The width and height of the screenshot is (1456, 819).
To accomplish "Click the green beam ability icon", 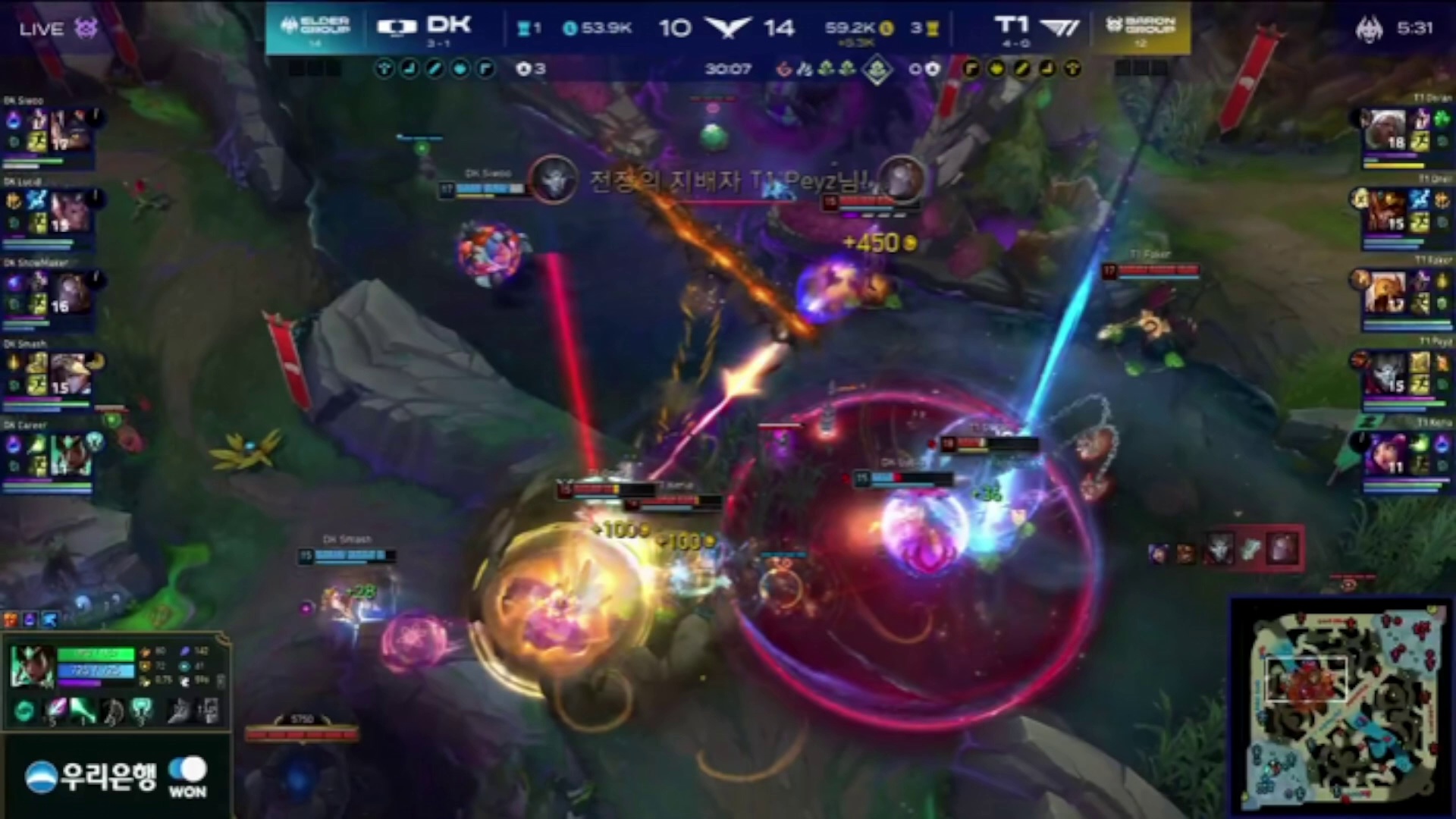I will (x=83, y=711).
